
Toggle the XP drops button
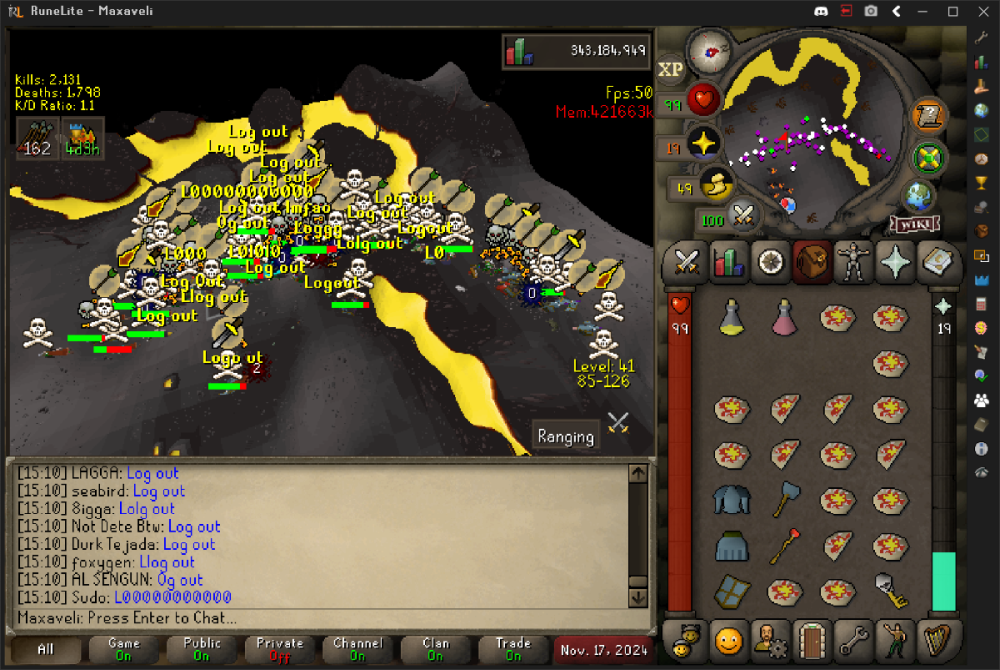click(670, 69)
